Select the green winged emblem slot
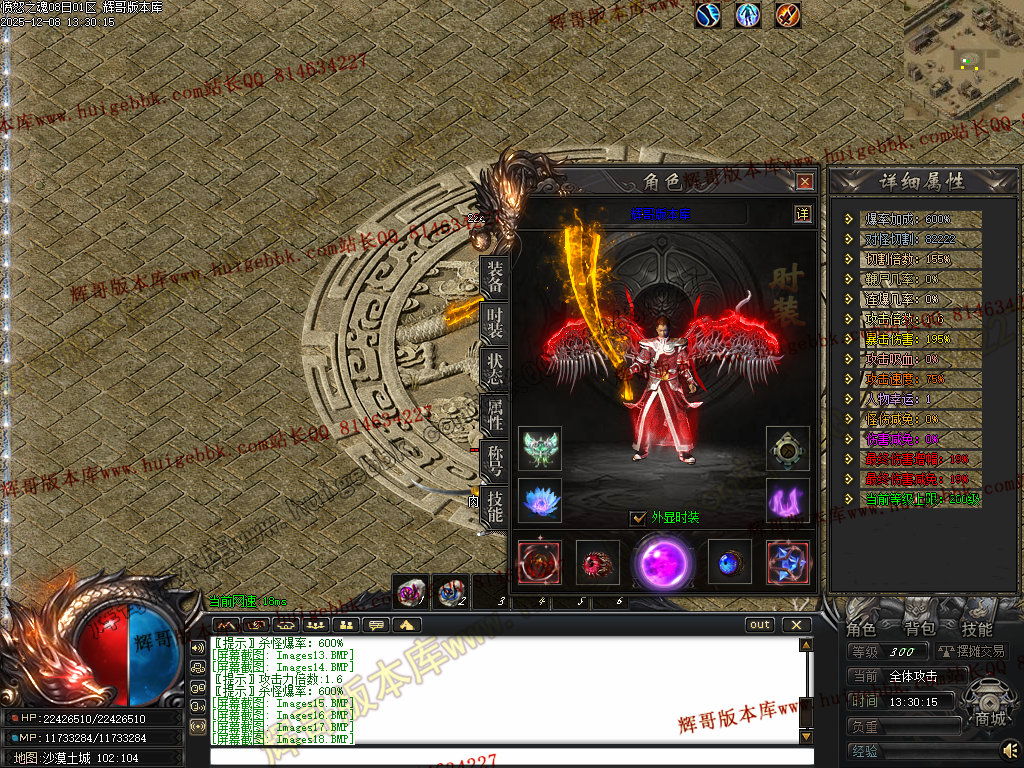This screenshot has width=1024, height=768. [540, 448]
